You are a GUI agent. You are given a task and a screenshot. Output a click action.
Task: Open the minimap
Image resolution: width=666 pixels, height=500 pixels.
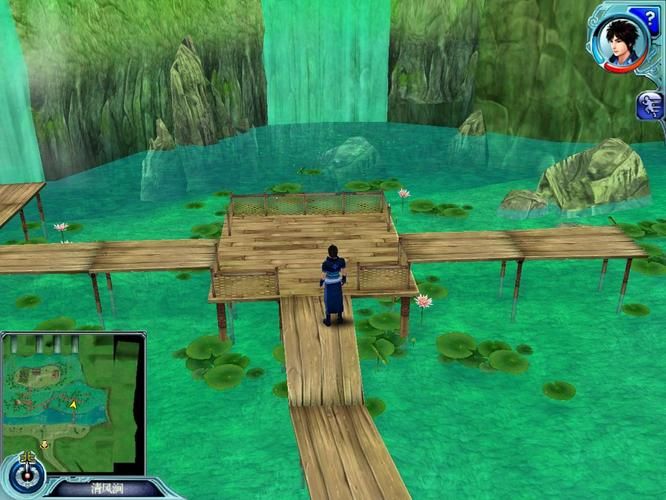tap(73, 402)
